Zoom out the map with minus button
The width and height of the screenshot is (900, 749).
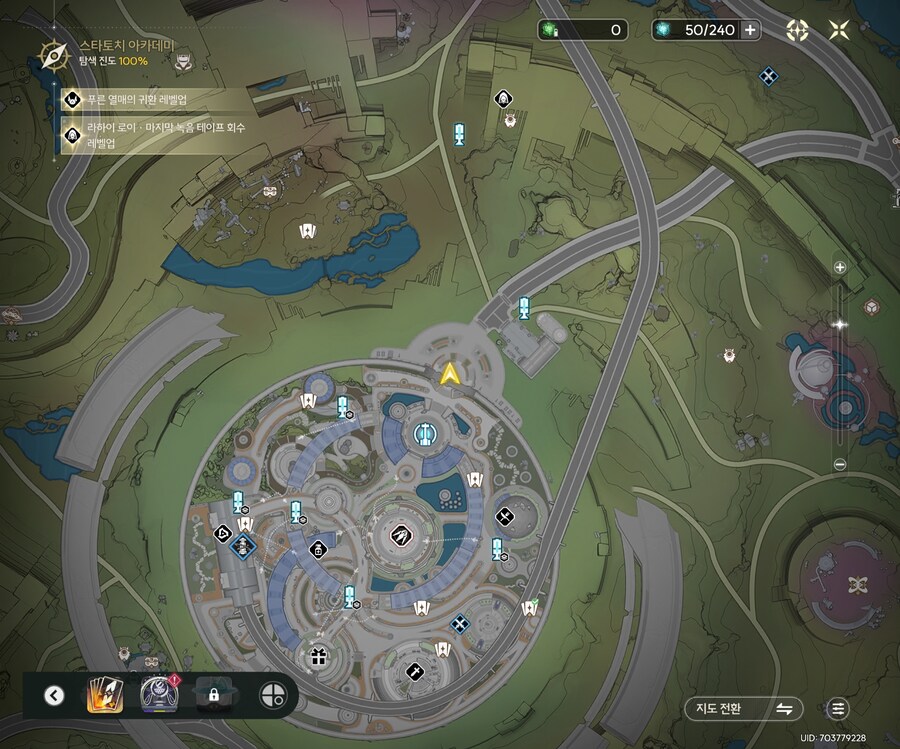(840, 464)
